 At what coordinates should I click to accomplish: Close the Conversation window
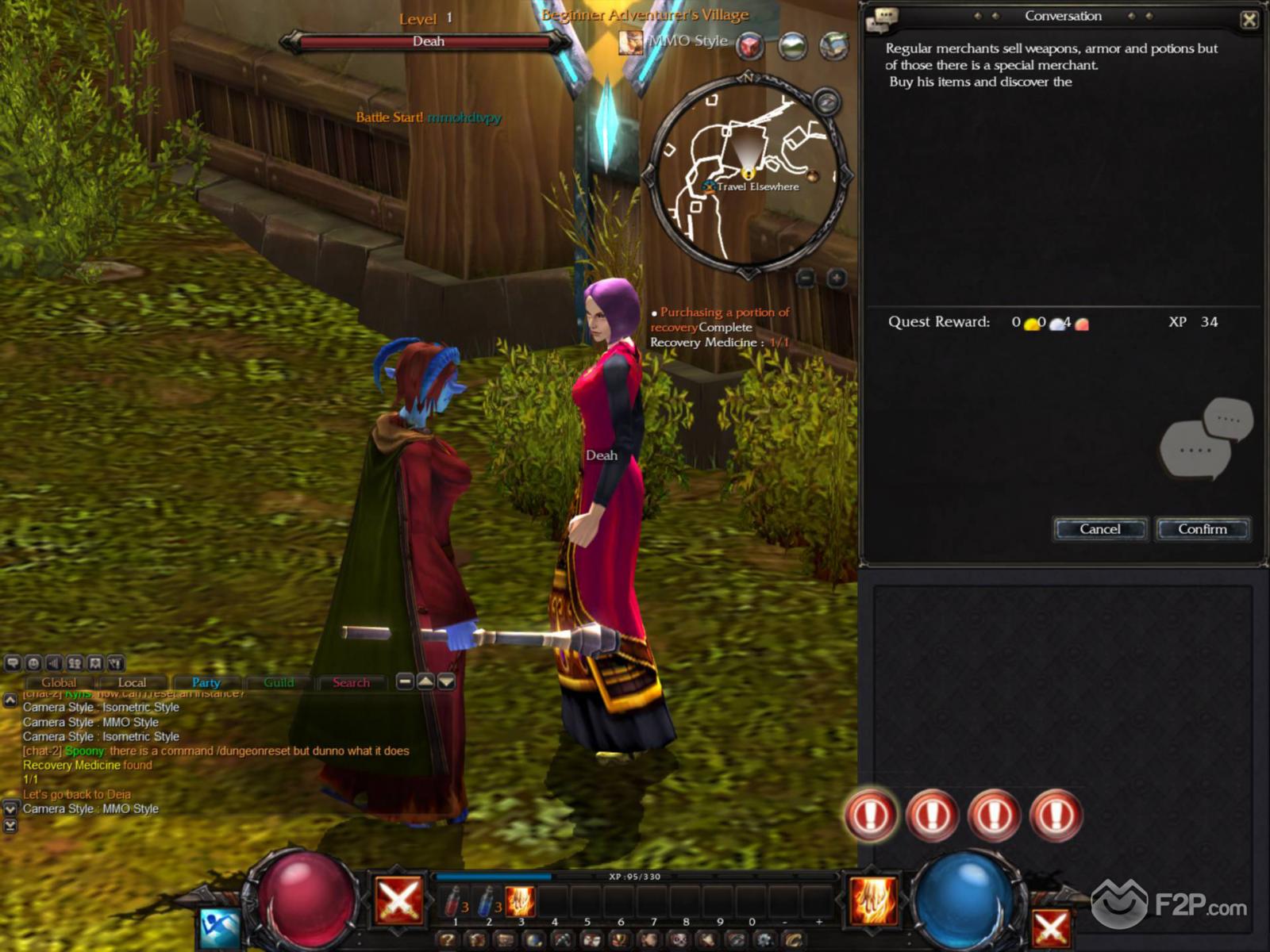[1249, 19]
